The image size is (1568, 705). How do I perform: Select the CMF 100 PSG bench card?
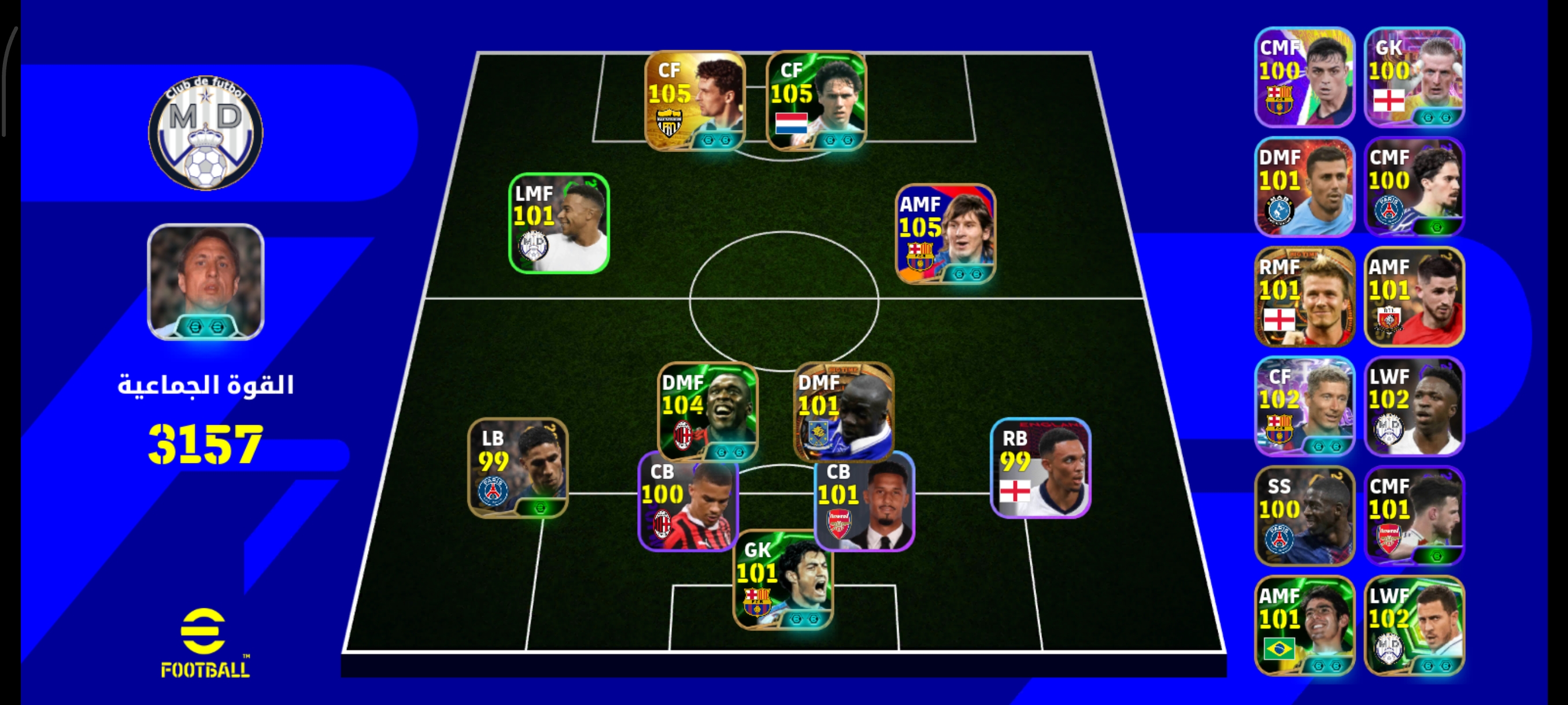[x=1414, y=187]
